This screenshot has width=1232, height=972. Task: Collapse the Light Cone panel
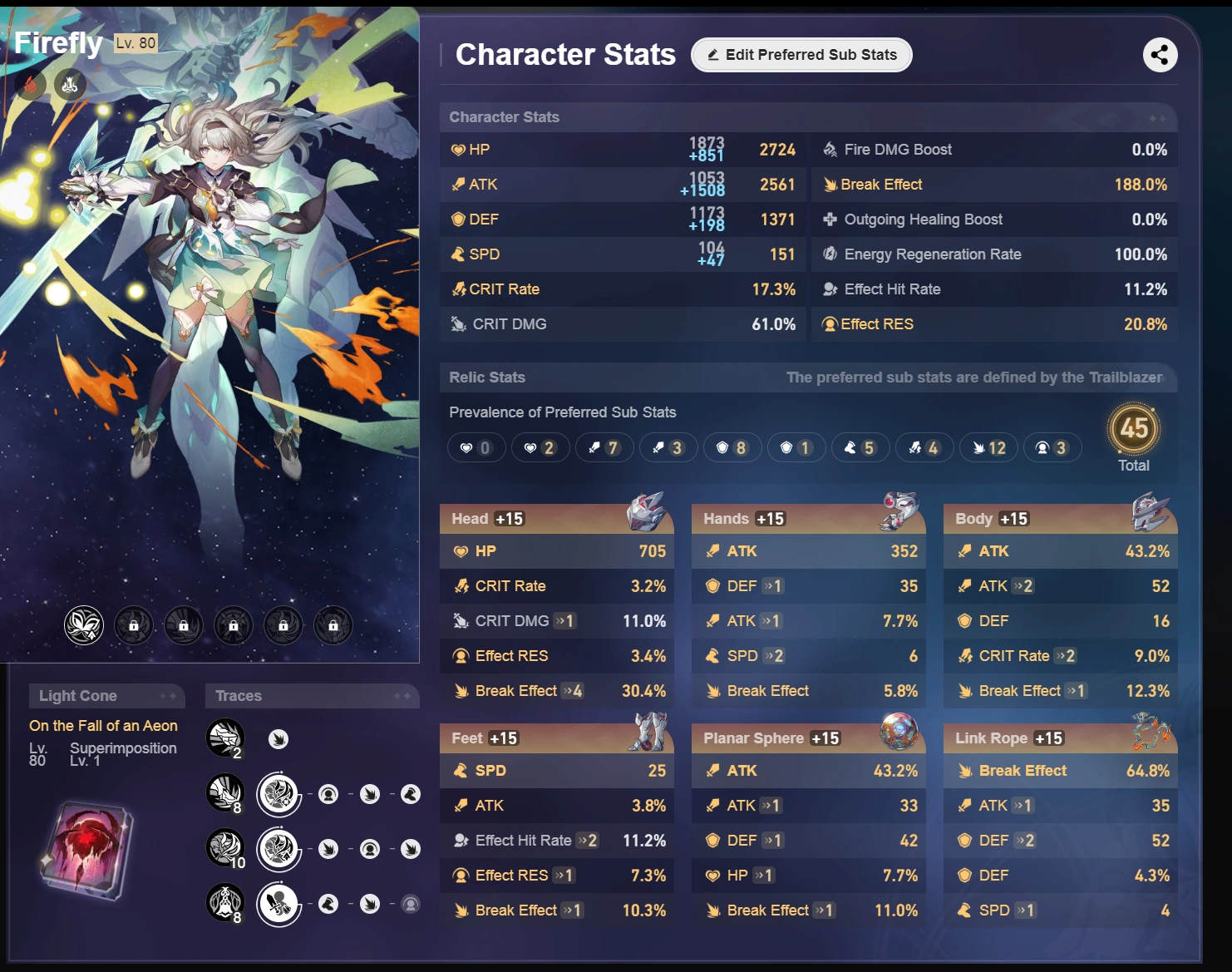(106, 696)
